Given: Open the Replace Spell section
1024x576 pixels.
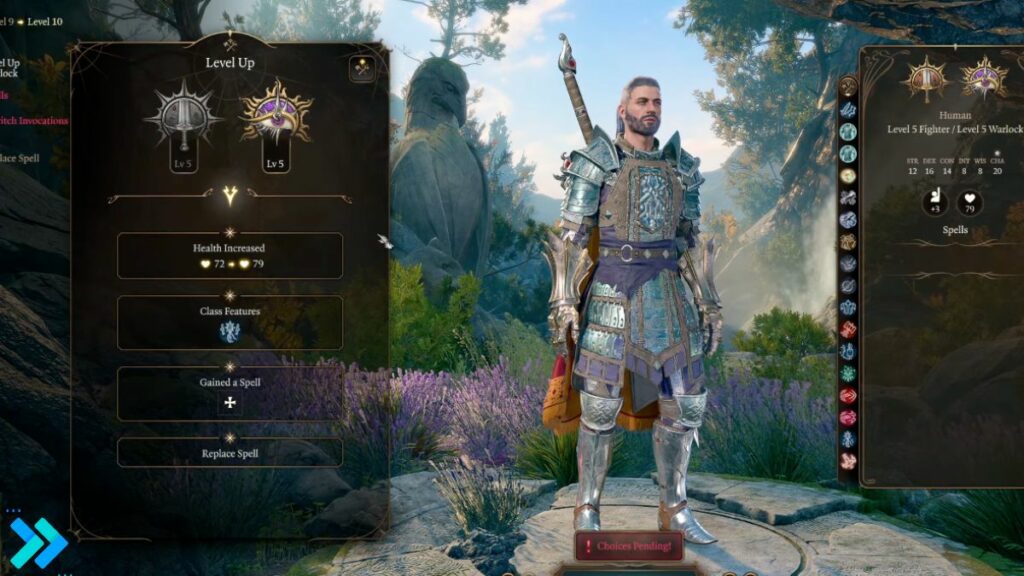Looking at the screenshot, I should (x=230, y=453).
